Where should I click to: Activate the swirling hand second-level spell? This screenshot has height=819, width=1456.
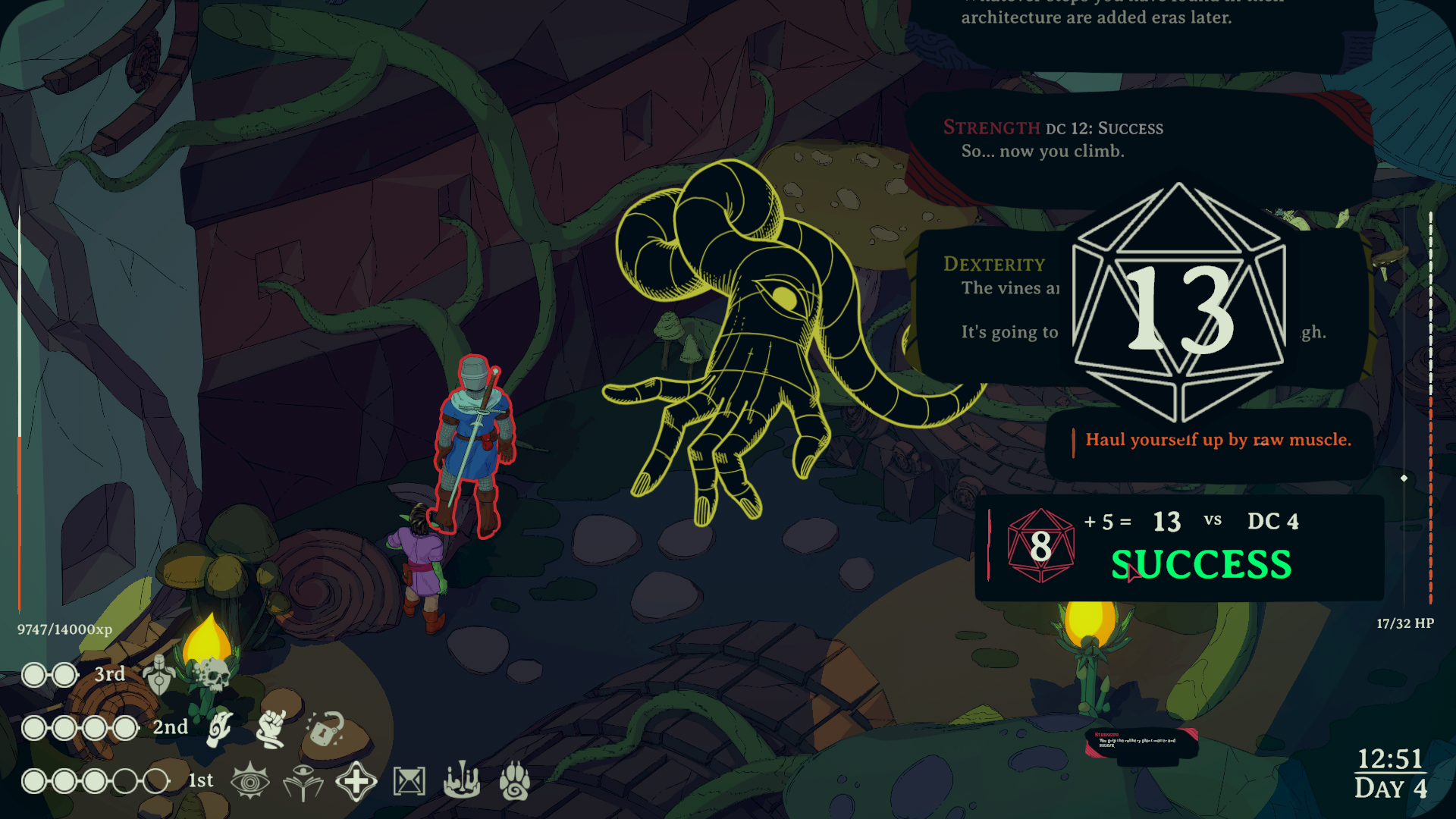(220, 728)
